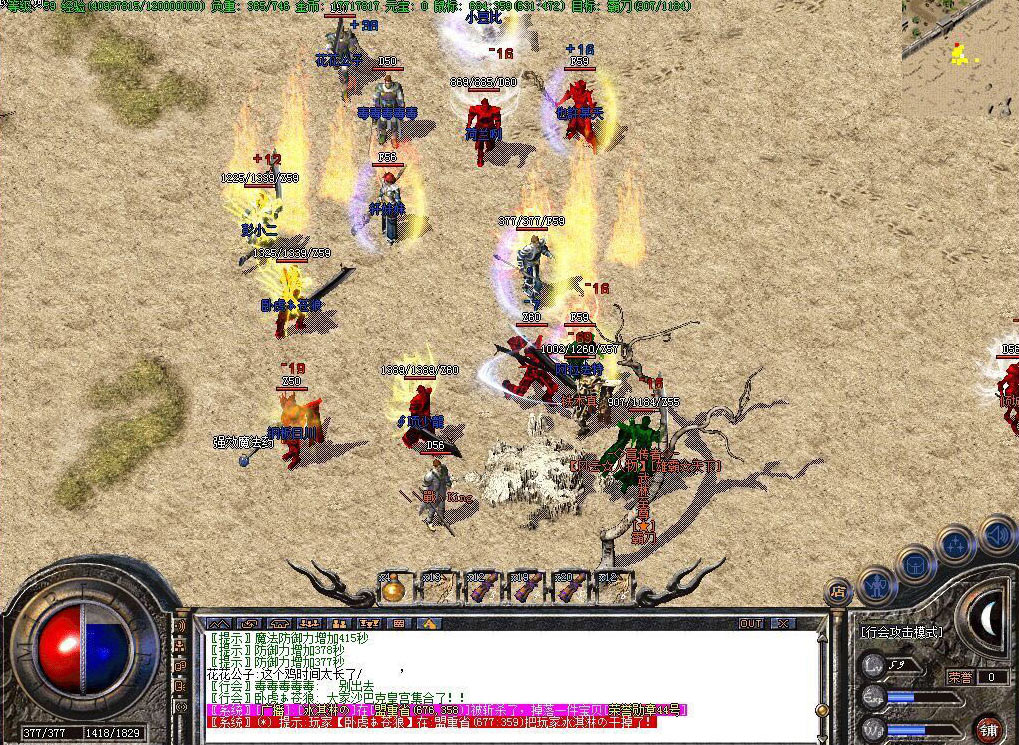
Task: Open the orange 店 shop button
Action: point(838,592)
